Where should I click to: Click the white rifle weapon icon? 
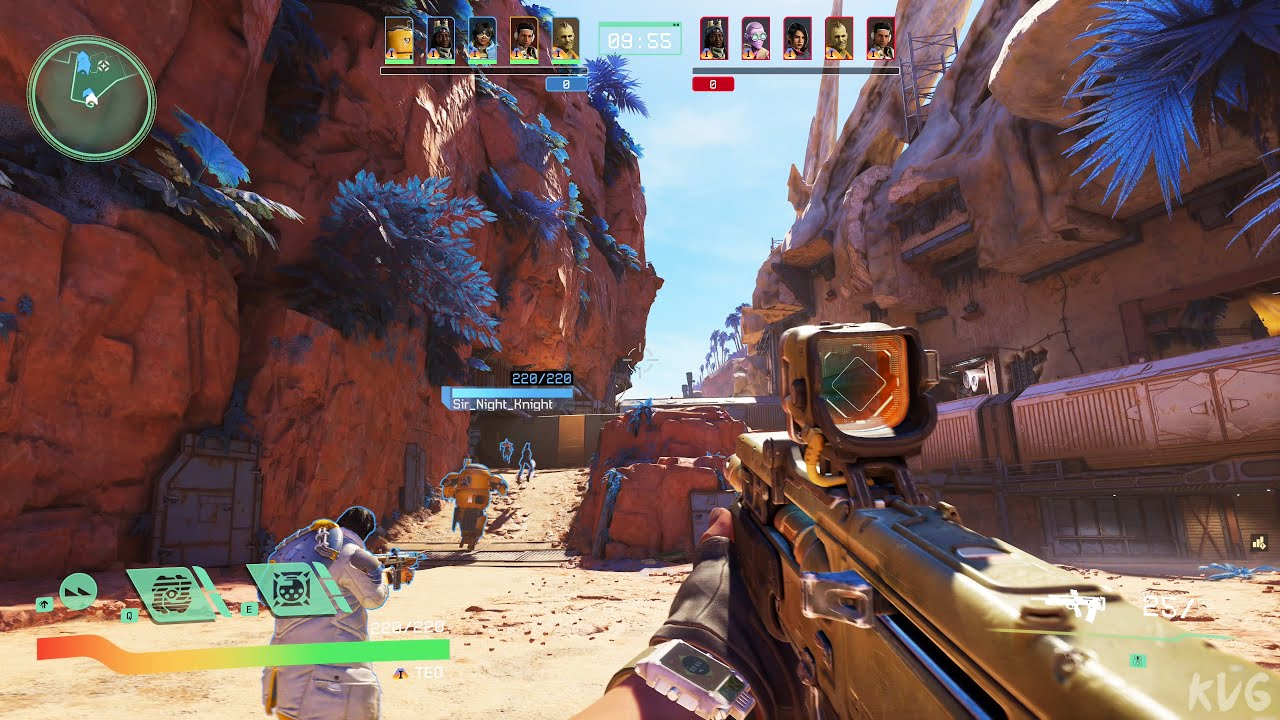pyautogui.click(x=1078, y=604)
